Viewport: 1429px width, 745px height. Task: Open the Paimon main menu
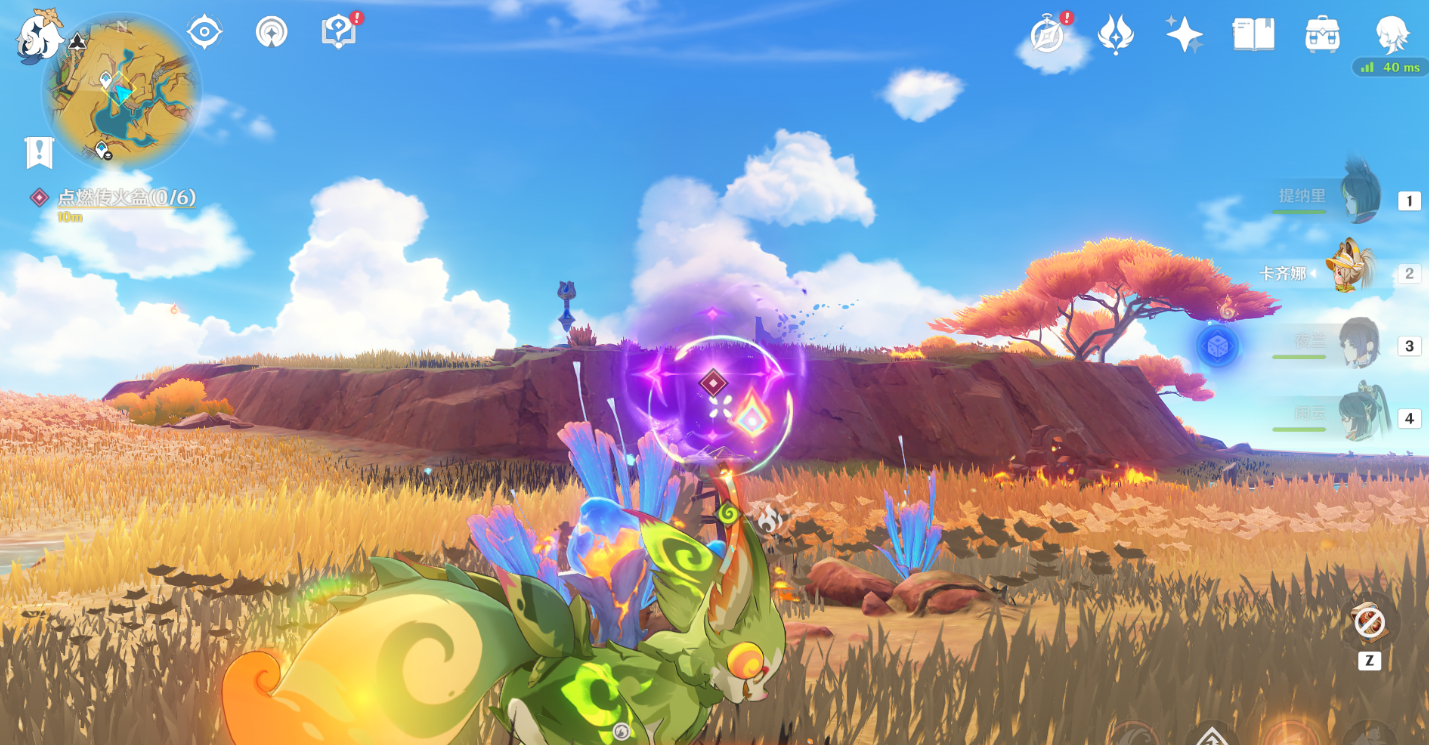(40, 36)
